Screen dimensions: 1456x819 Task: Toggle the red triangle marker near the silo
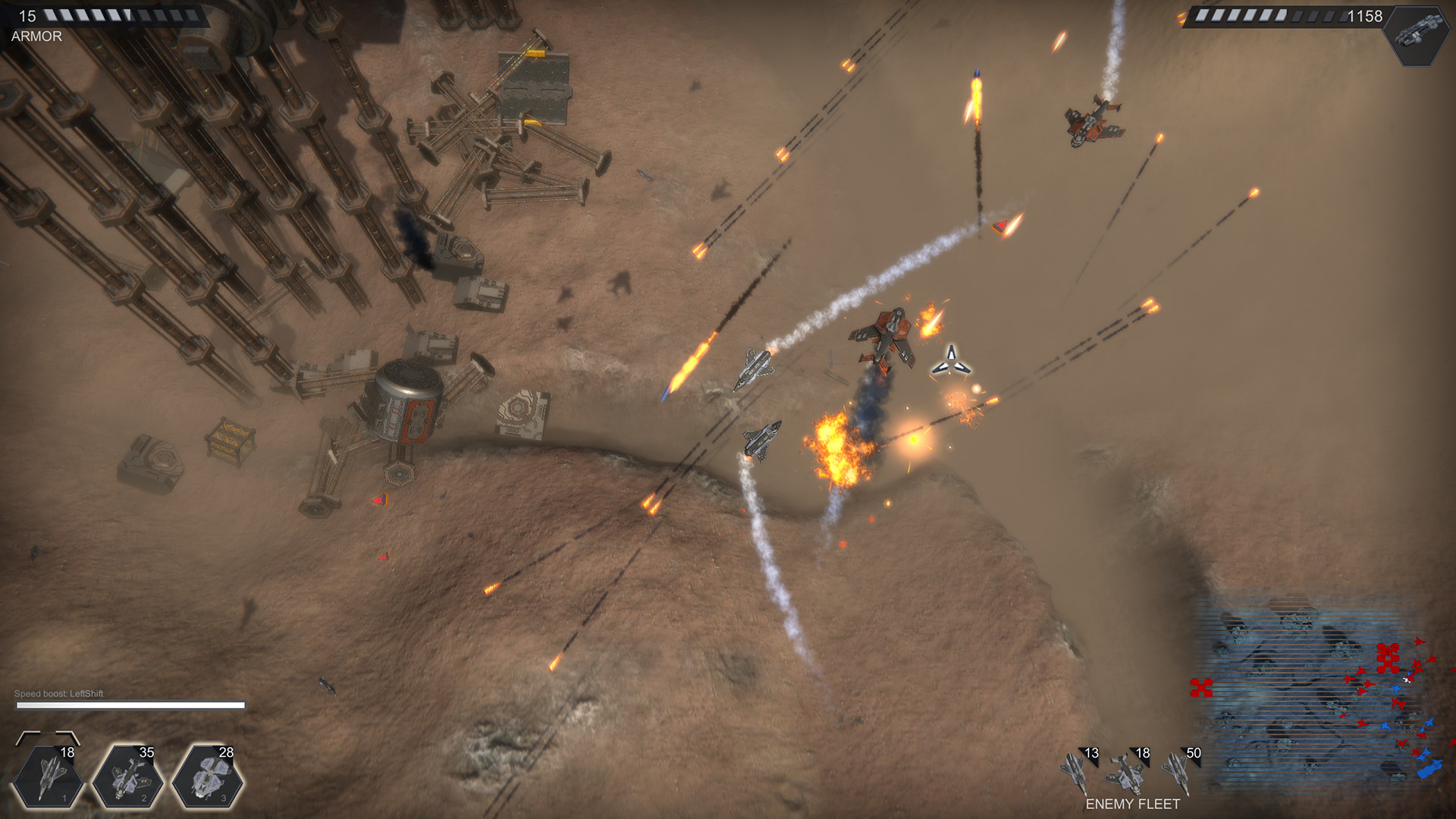pyautogui.click(x=378, y=499)
